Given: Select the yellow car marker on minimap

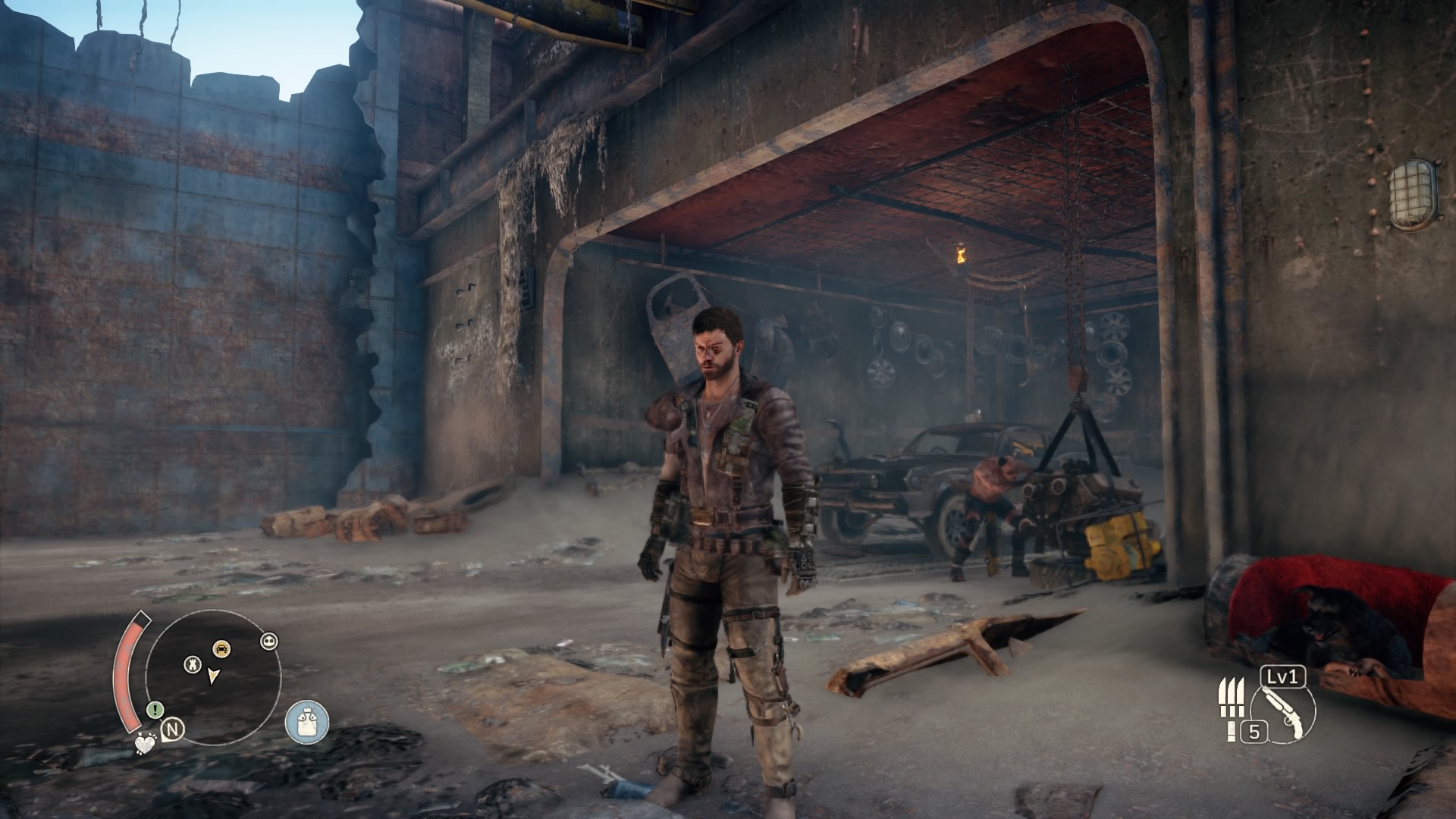Looking at the screenshot, I should (x=221, y=648).
